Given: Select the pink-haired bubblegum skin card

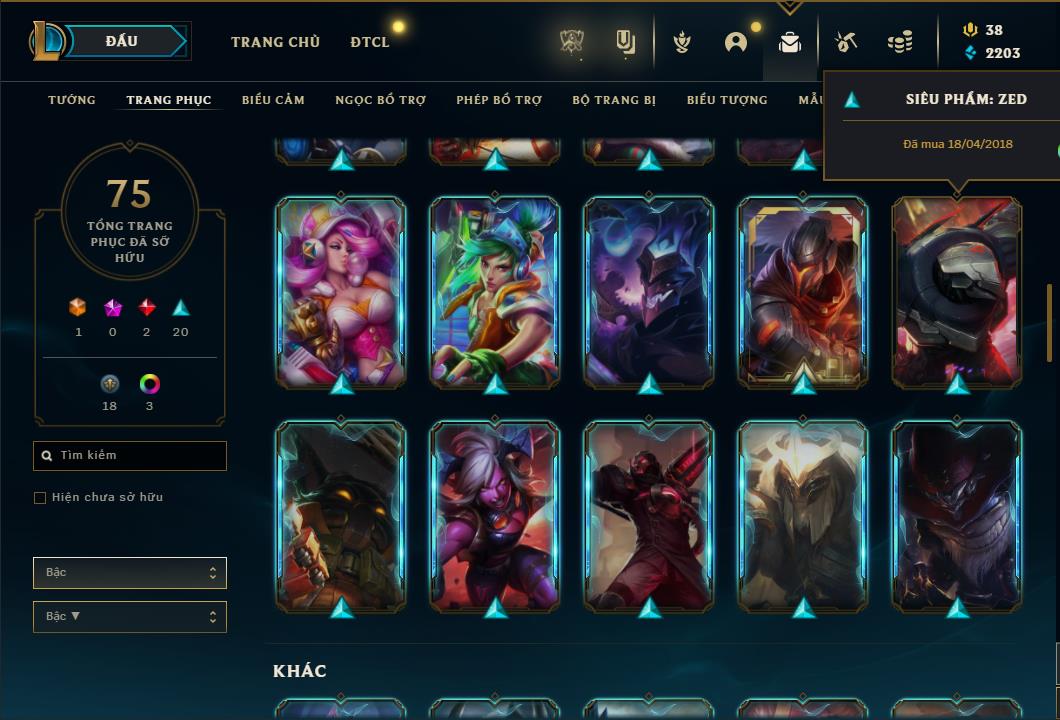Looking at the screenshot, I should 341,291.
